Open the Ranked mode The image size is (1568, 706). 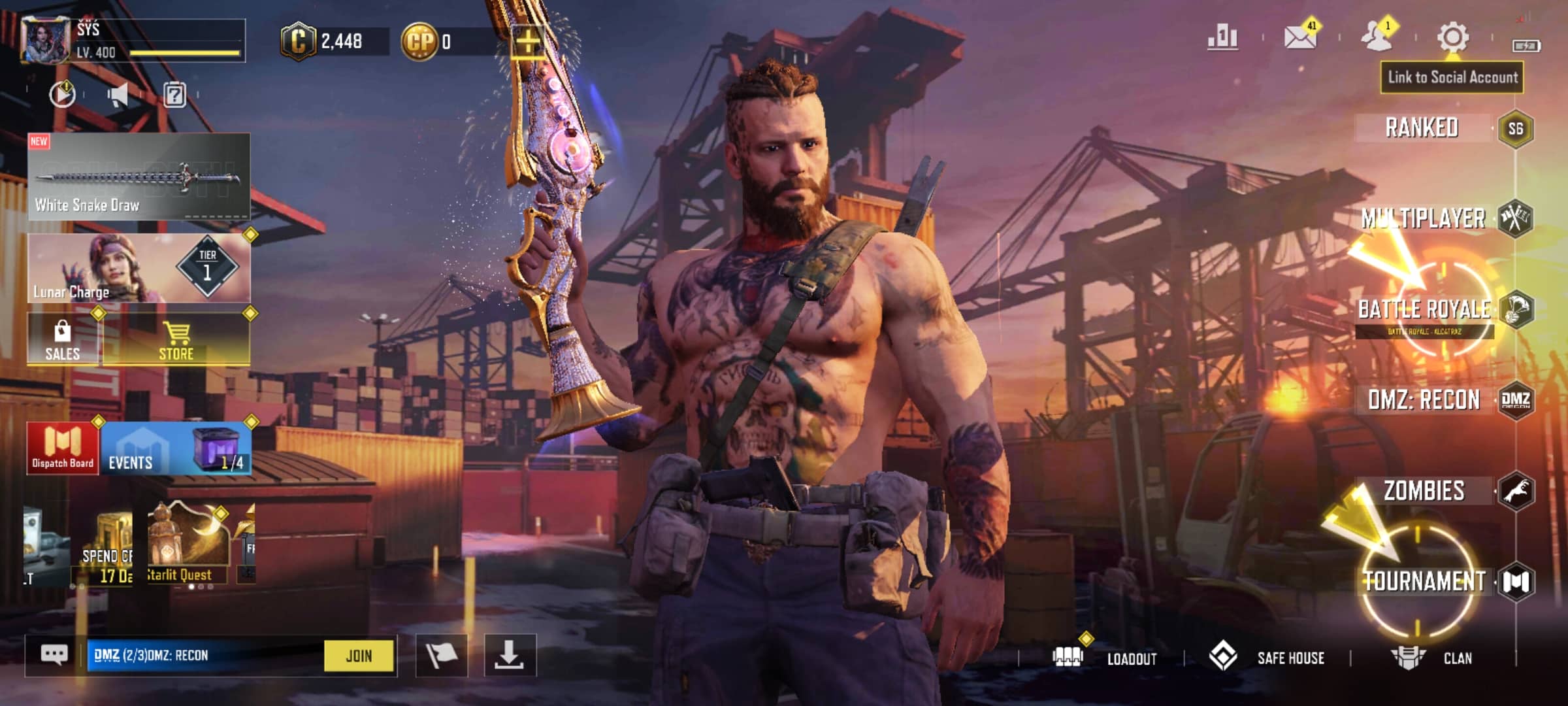pyautogui.click(x=1422, y=127)
